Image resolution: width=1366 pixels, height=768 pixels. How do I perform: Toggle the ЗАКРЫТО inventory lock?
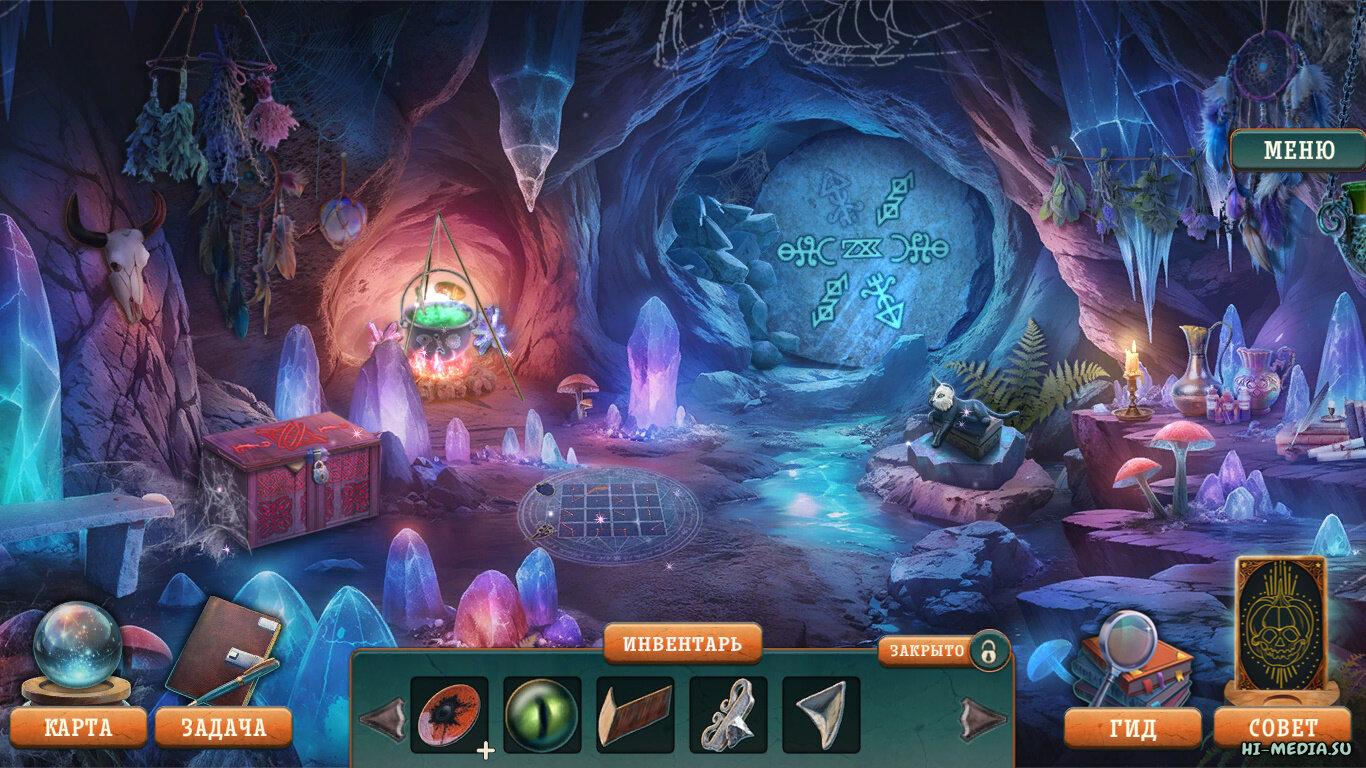click(x=987, y=651)
